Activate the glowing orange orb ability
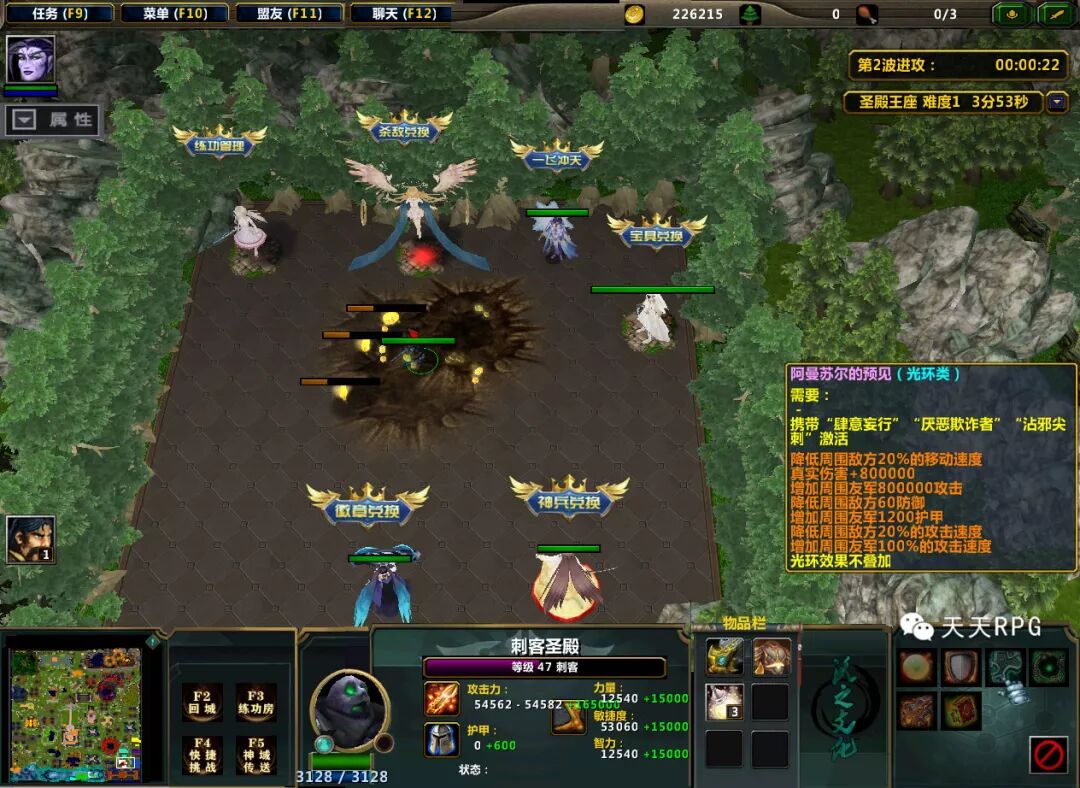Screen dimensions: 1080x788 click(x=916, y=667)
